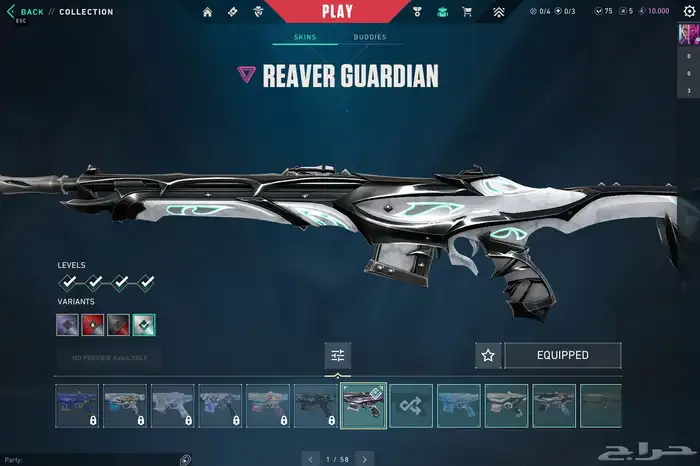This screenshot has width=700, height=466.
Task: Select the red color variant swatch
Action: (x=94, y=325)
